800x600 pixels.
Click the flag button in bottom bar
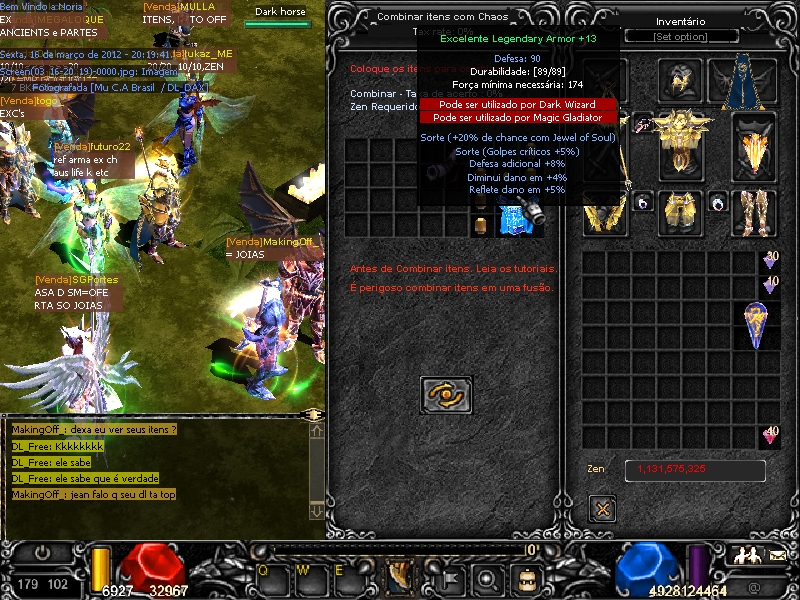(x=449, y=578)
